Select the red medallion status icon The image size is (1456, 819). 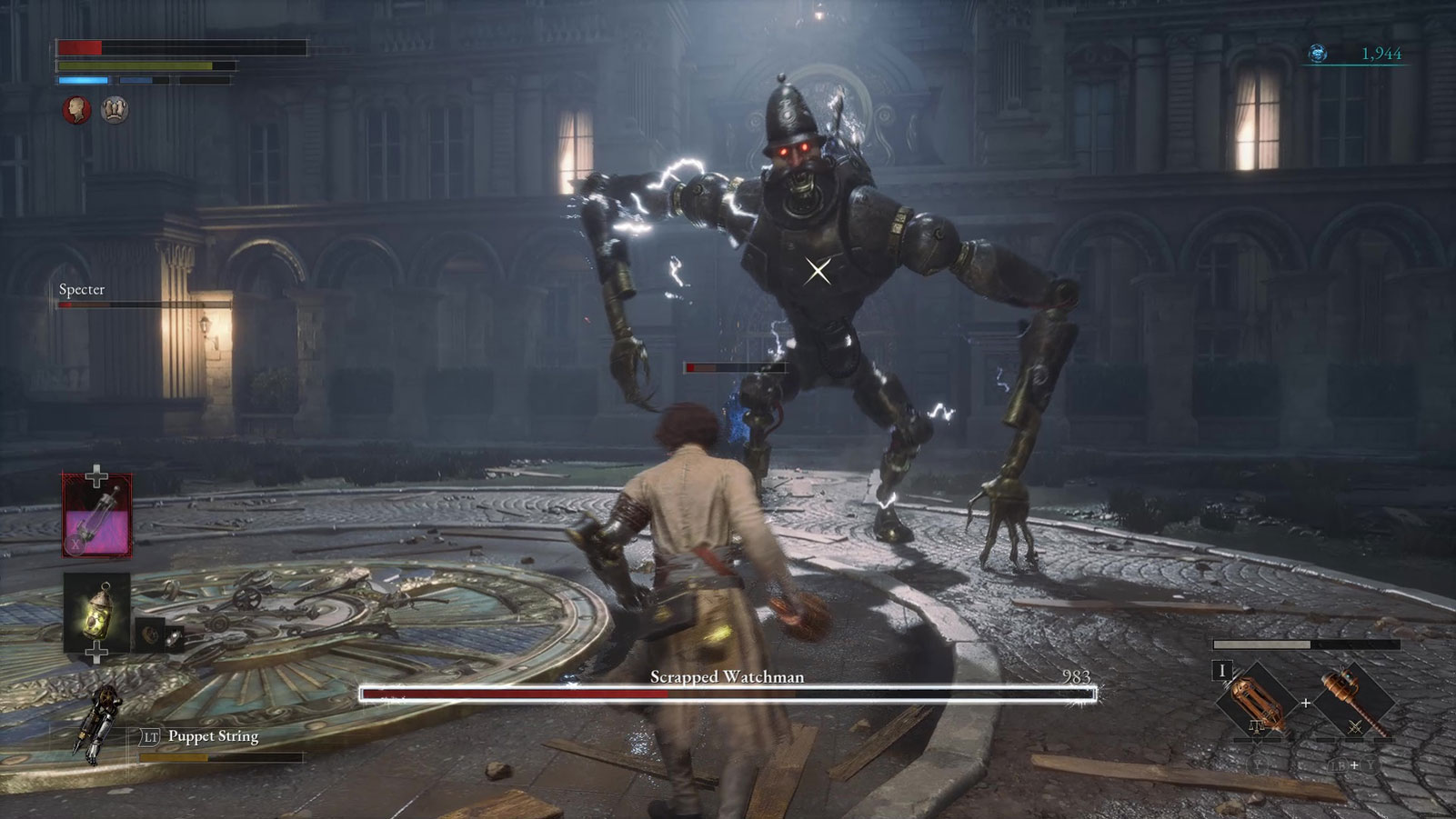tap(76, 108)
